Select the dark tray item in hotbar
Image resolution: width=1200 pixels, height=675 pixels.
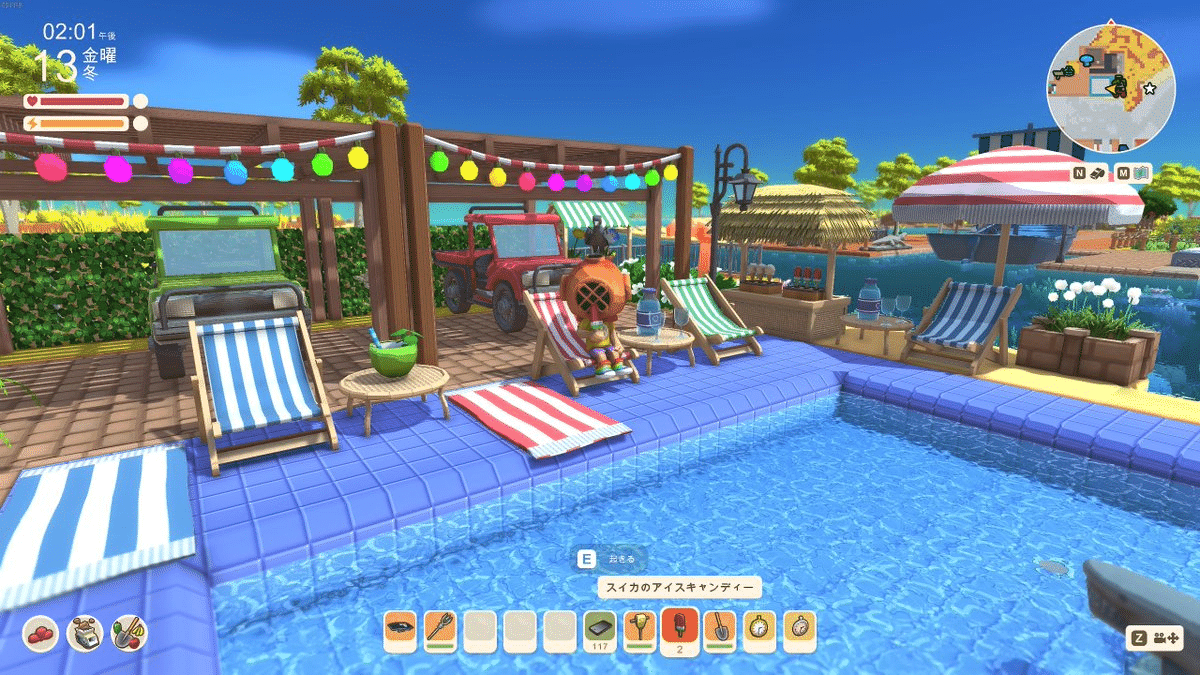399,628
